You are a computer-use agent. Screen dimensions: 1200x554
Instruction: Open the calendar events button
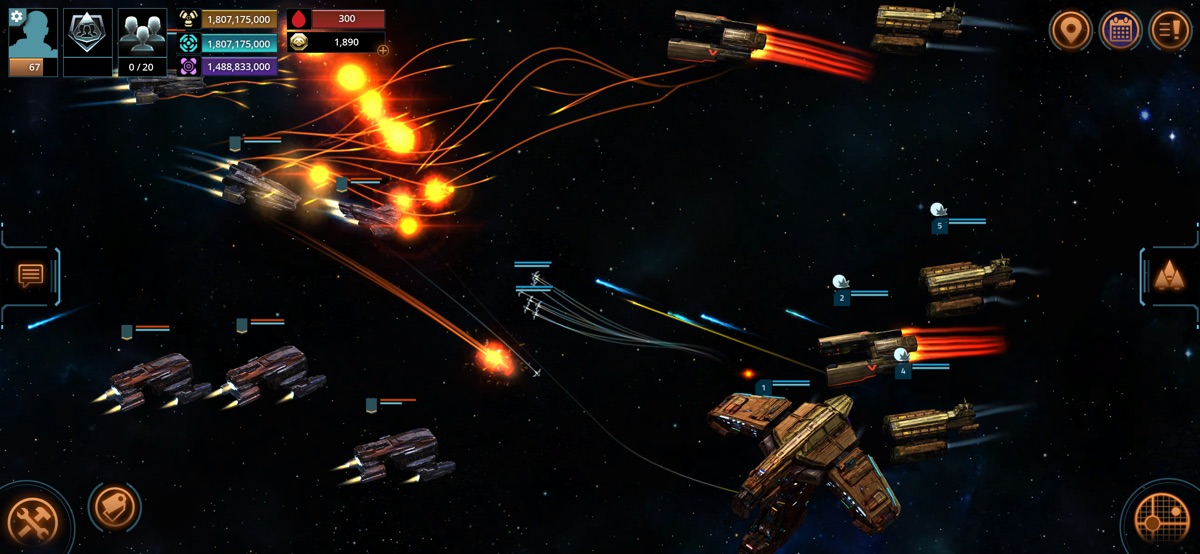[x=1120, y=30]
